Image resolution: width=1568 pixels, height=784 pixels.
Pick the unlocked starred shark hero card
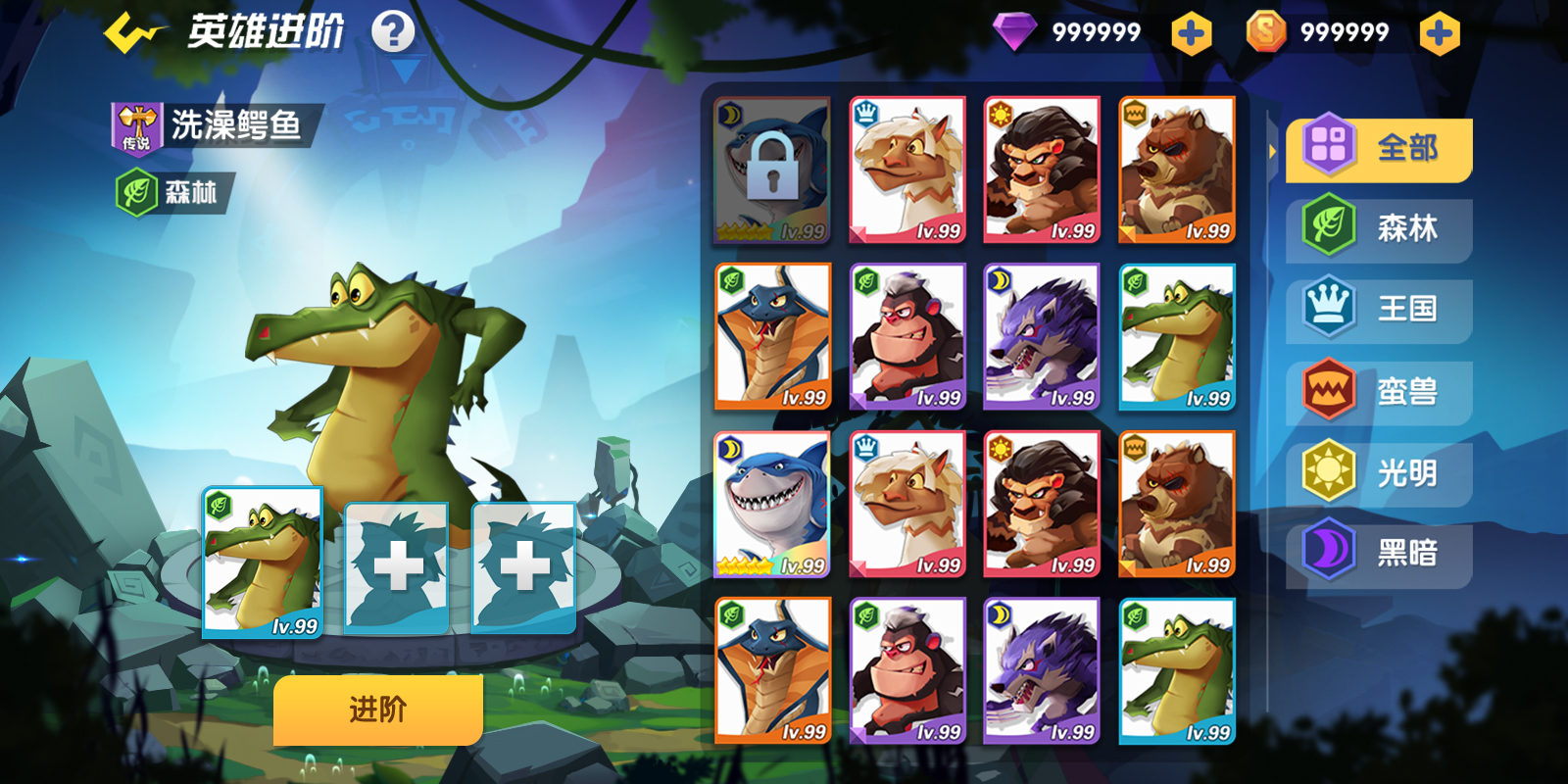[772, 505]
